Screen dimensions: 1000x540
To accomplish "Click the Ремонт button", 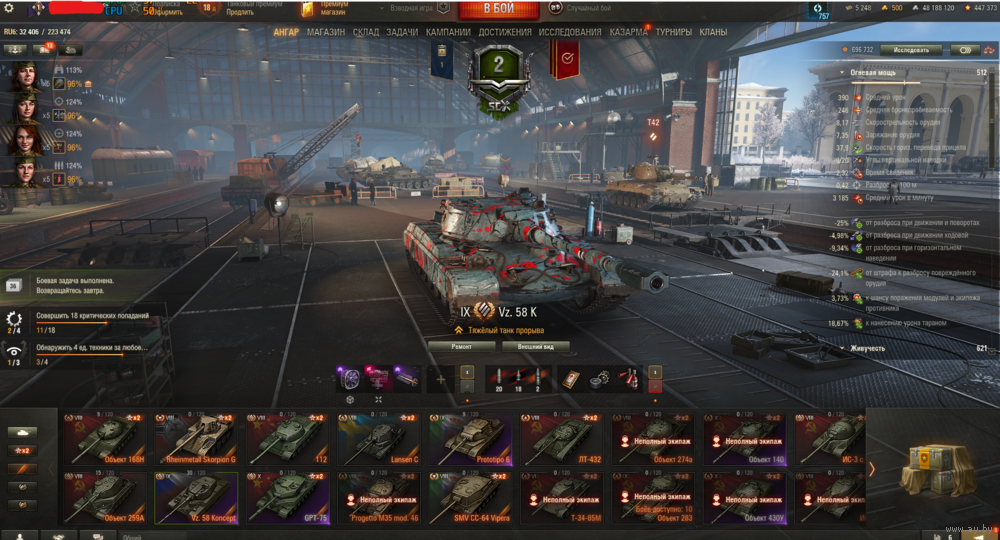I will point(460,346).
